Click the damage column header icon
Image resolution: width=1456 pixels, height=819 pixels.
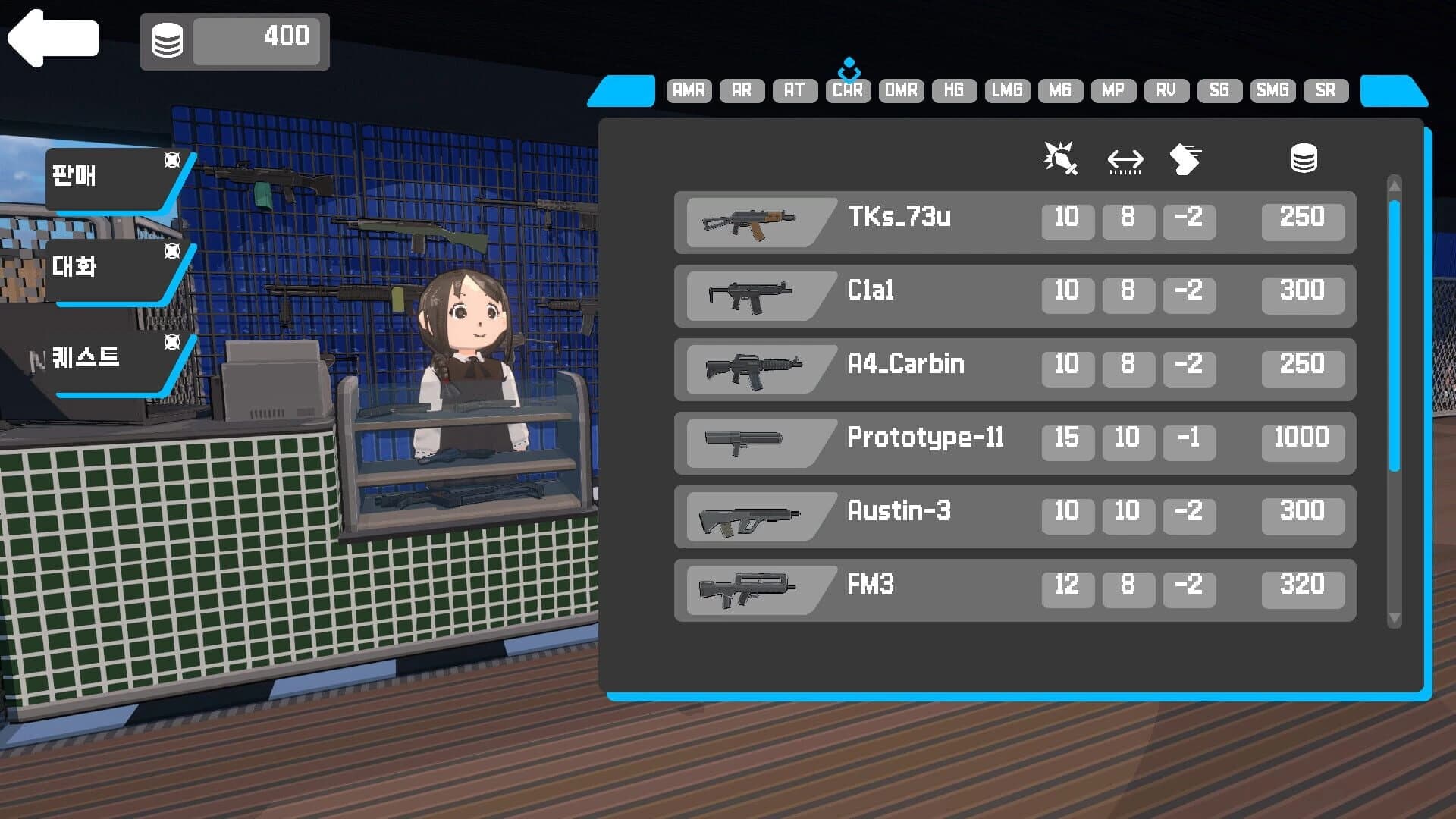point(1060,158)
